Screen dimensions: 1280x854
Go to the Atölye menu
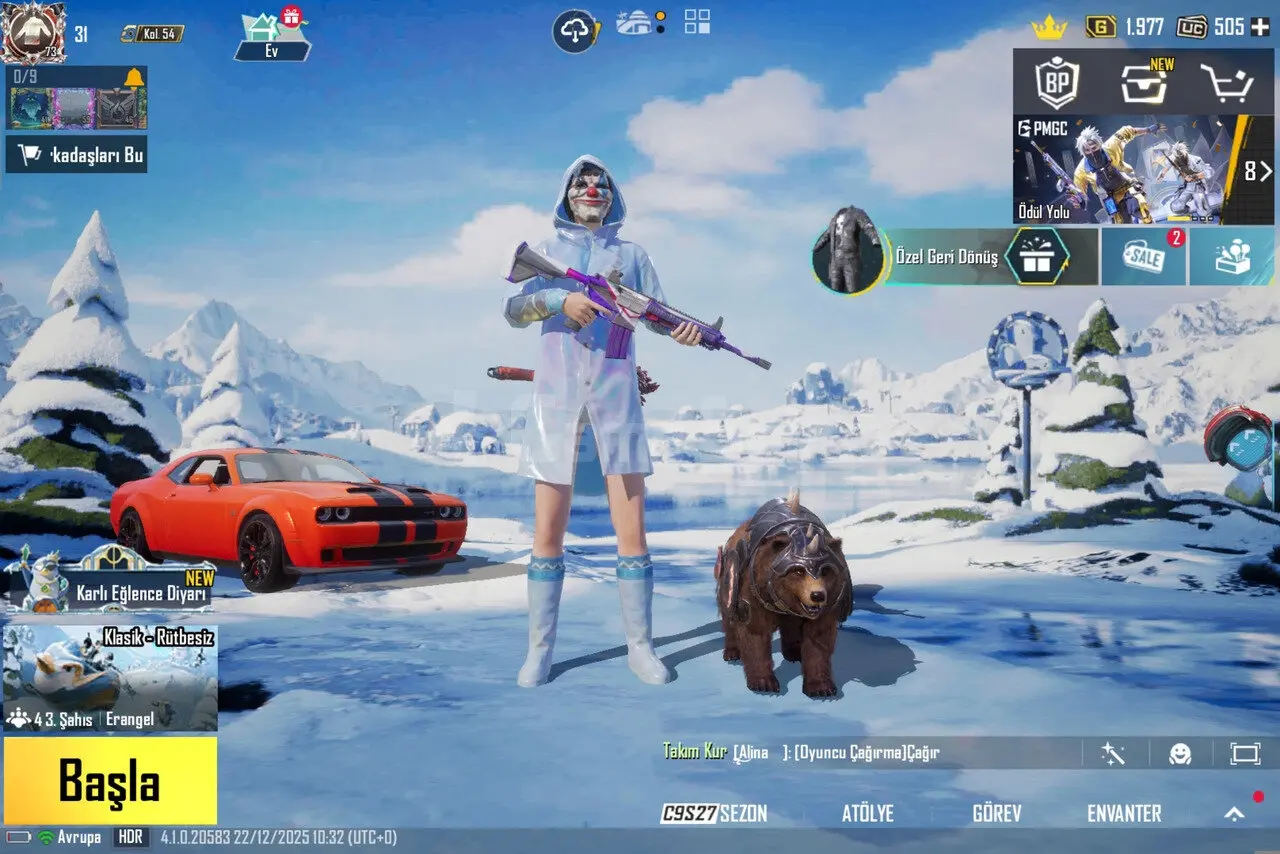click(867, 813)
